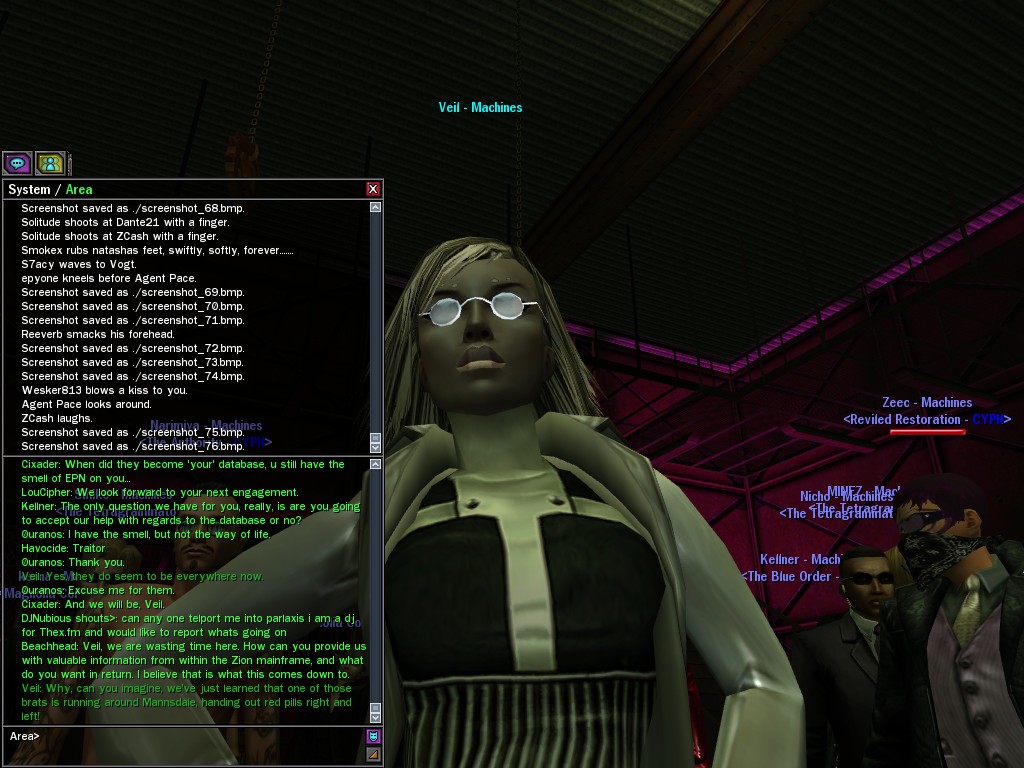Open the purple speech bubble chat icon

point(17,163)
